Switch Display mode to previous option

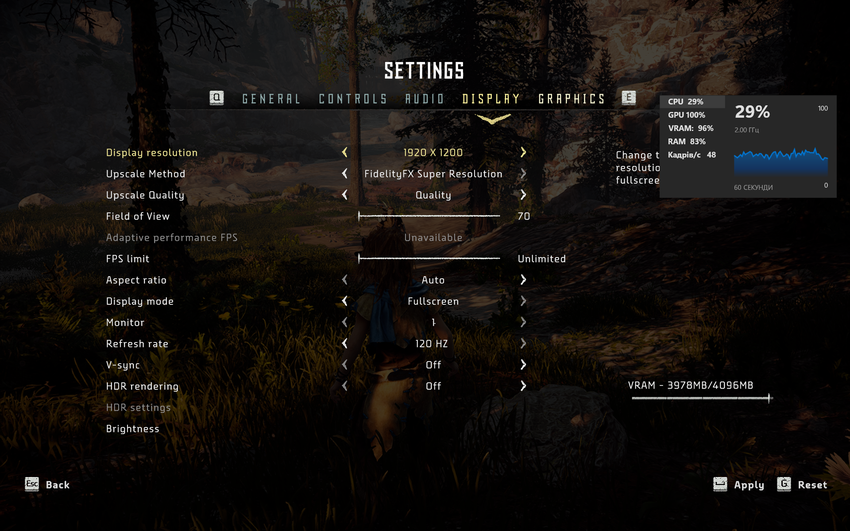pos(345,301)
